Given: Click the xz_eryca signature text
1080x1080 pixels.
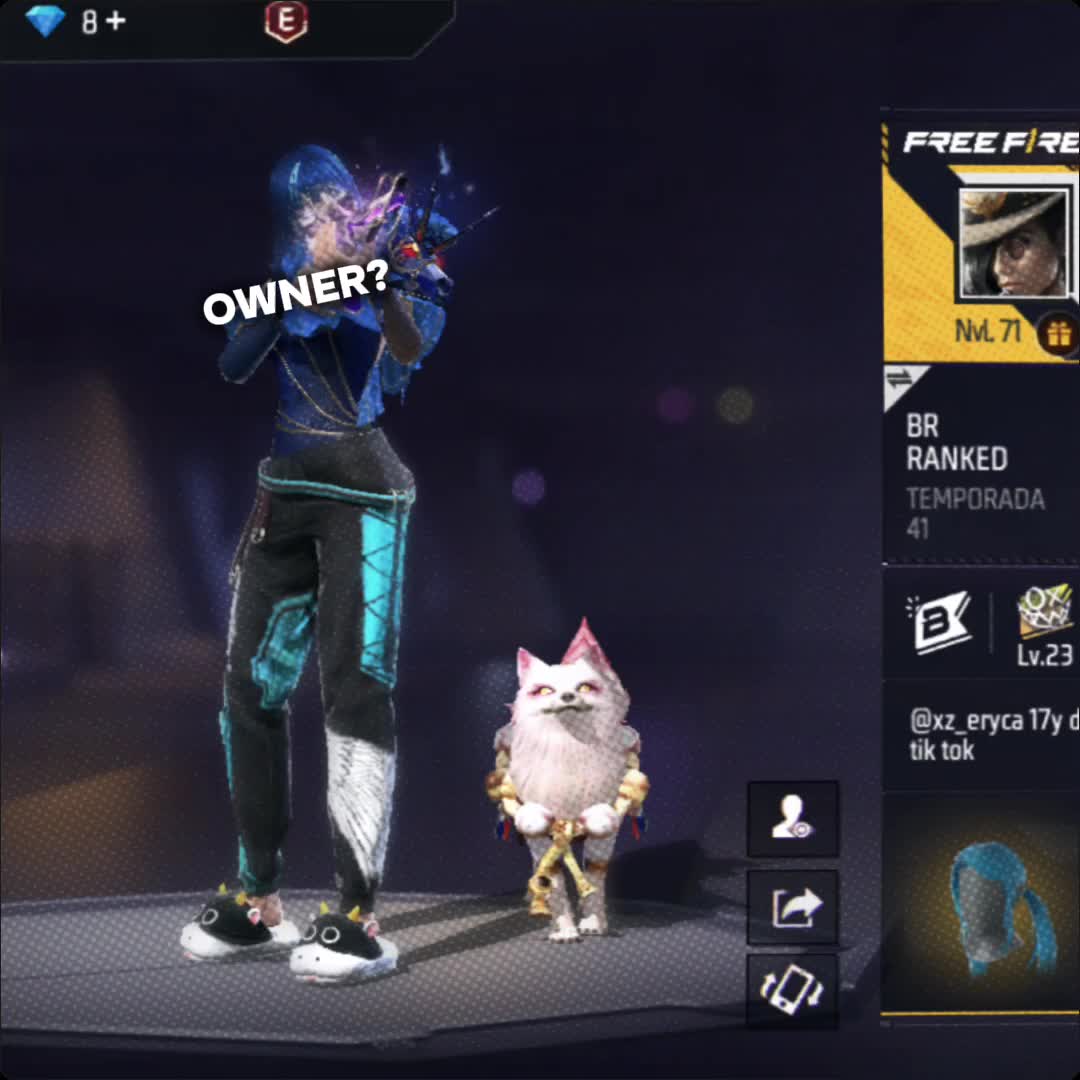Looking at the screenshot, I should click(x=992, y=735).
